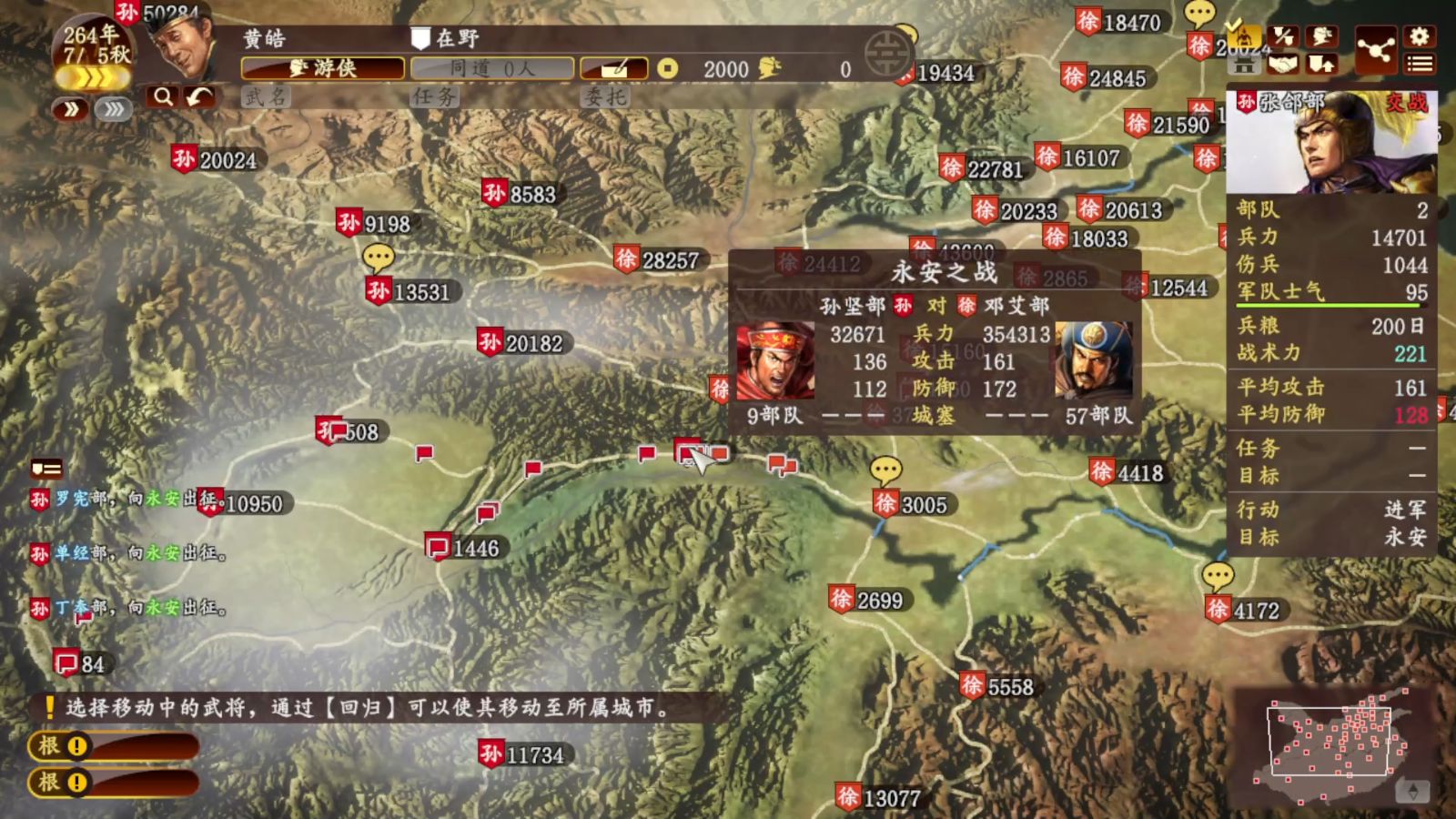Click the letter writing brush button

click(x=614, y=68)
